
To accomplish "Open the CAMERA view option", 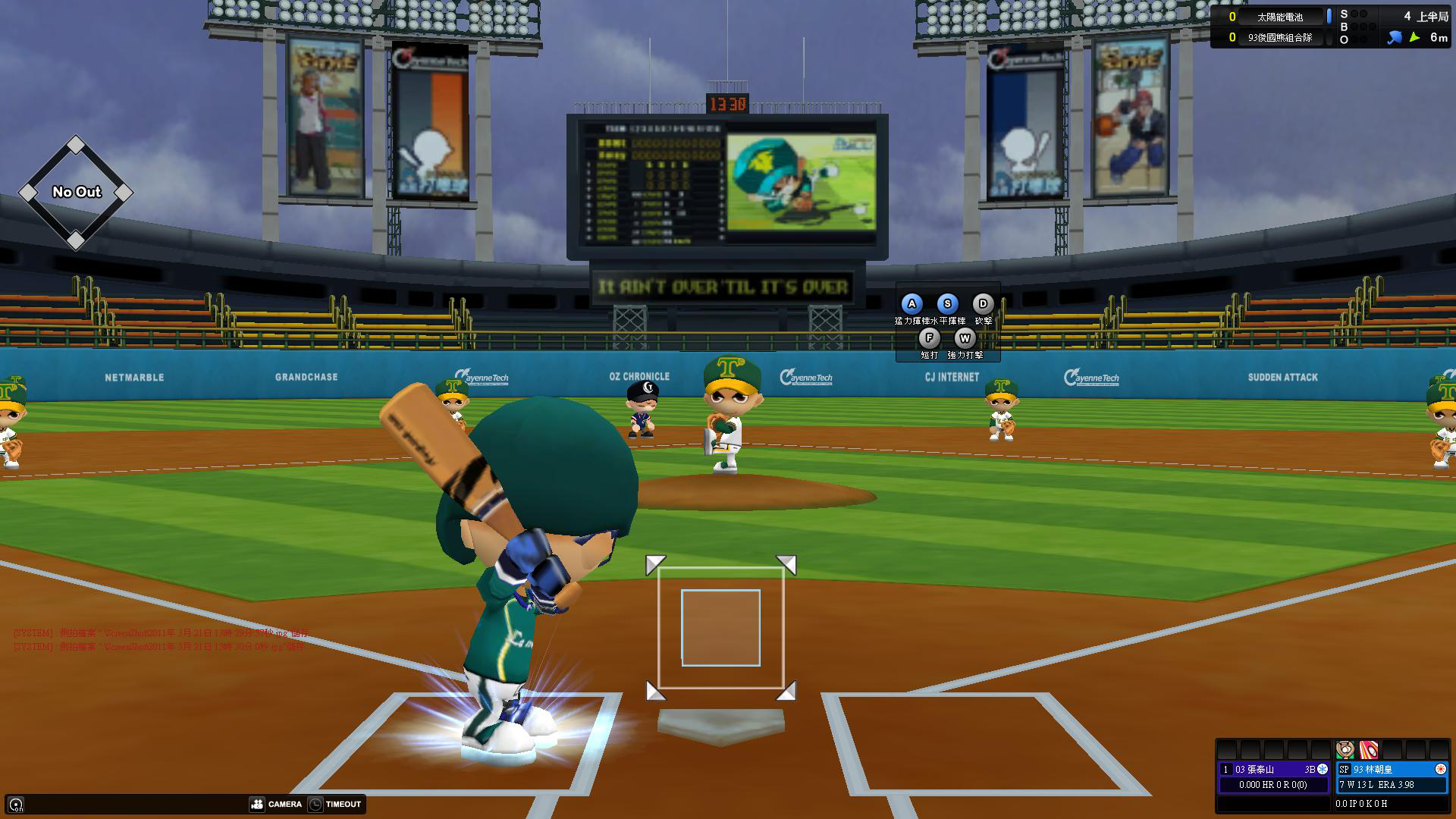I will 276,804.
